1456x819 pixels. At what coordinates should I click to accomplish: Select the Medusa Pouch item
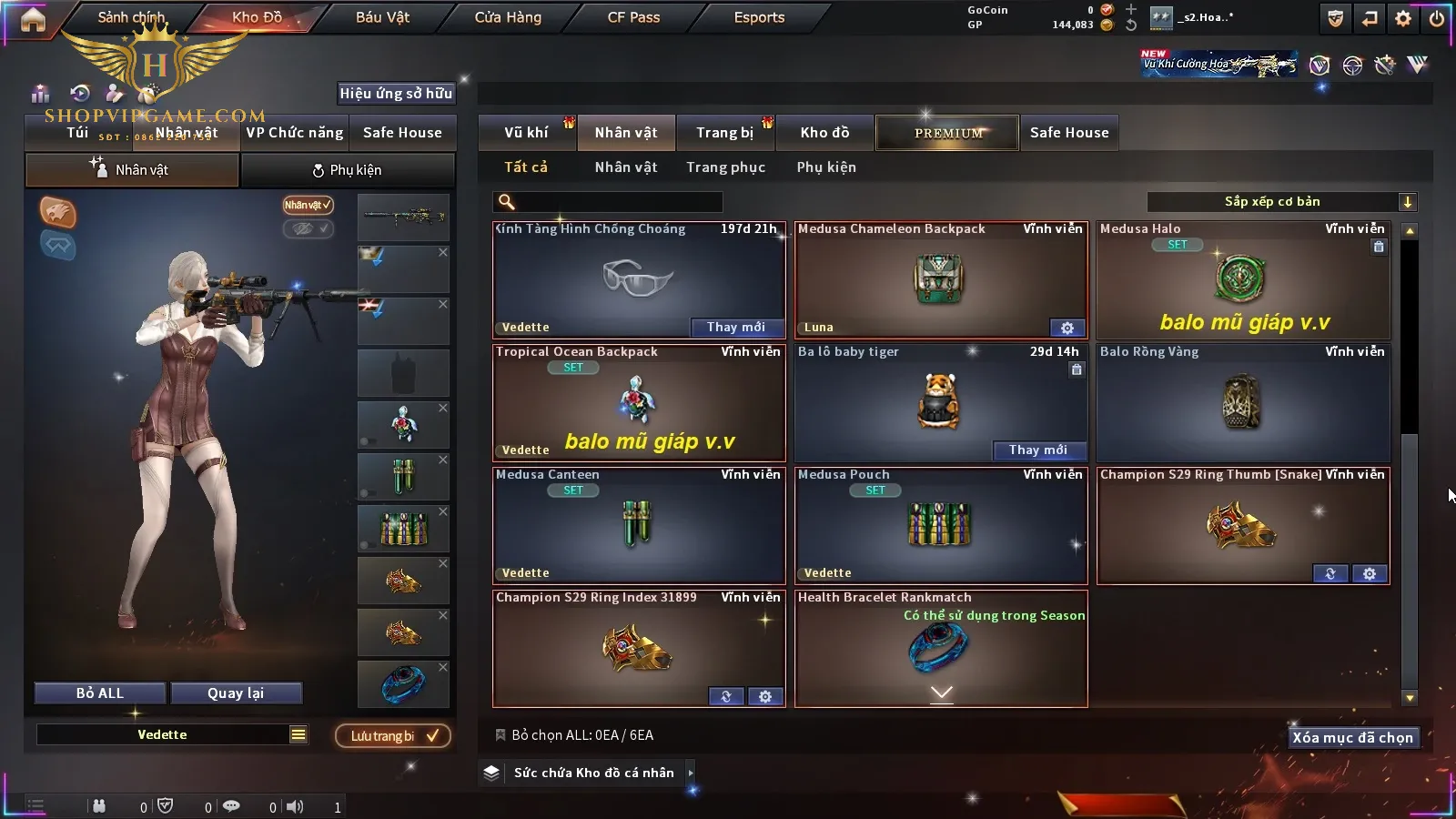(x=940, y=526)
